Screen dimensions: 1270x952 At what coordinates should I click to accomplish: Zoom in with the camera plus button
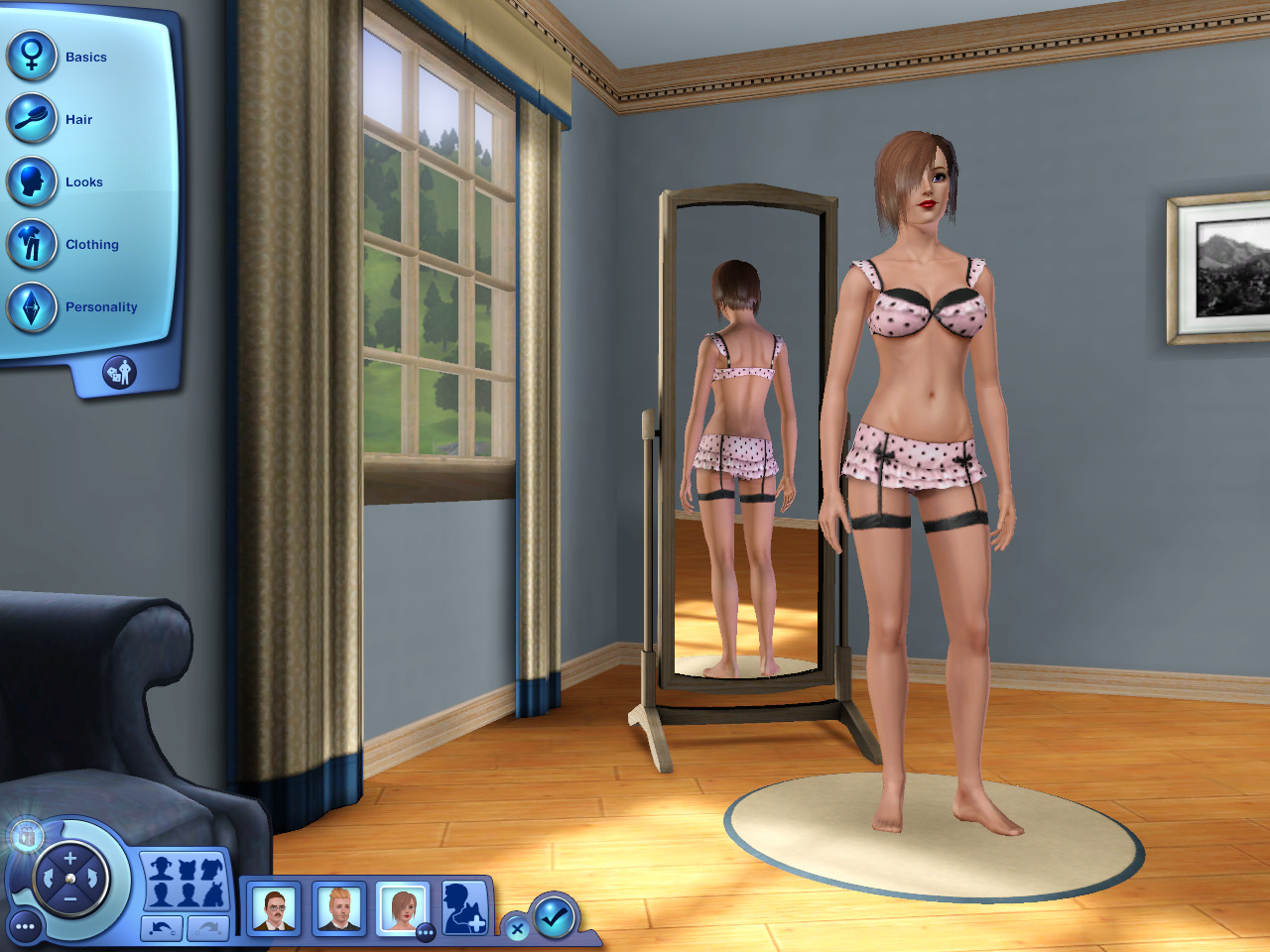tap(70, 858)
